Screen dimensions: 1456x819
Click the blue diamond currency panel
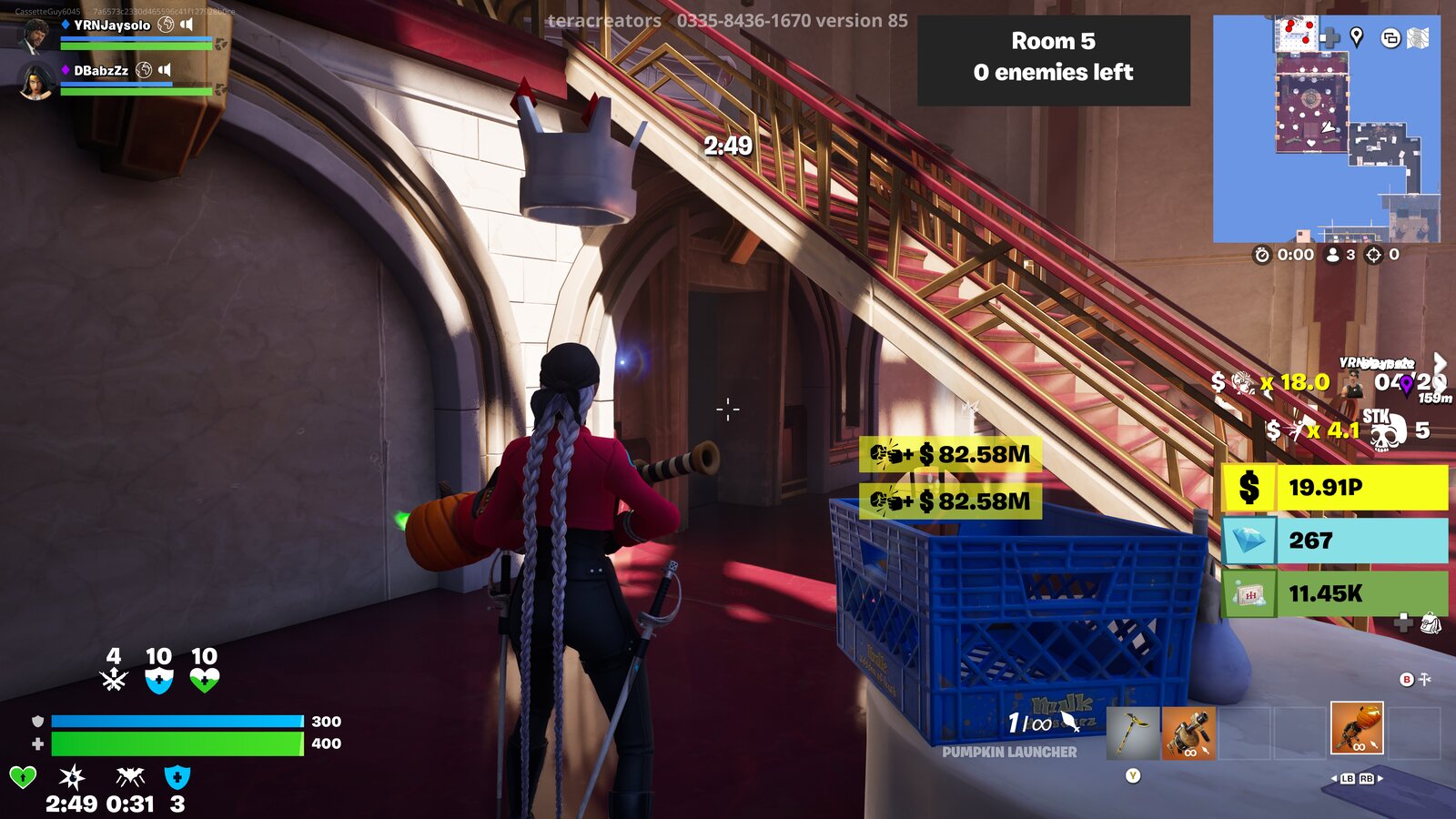(1334, 541)
